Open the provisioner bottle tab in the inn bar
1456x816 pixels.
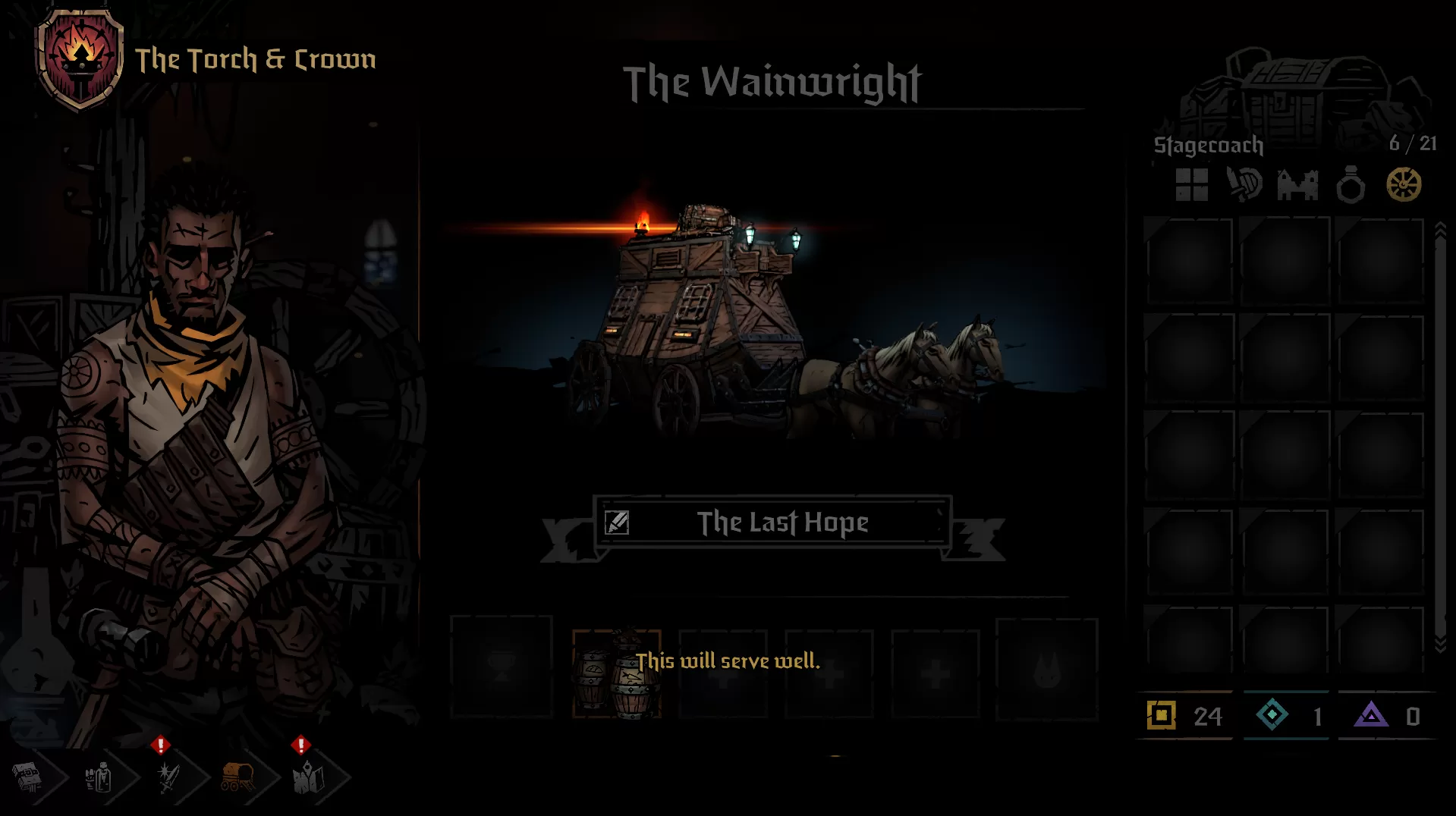pos(99,777)
